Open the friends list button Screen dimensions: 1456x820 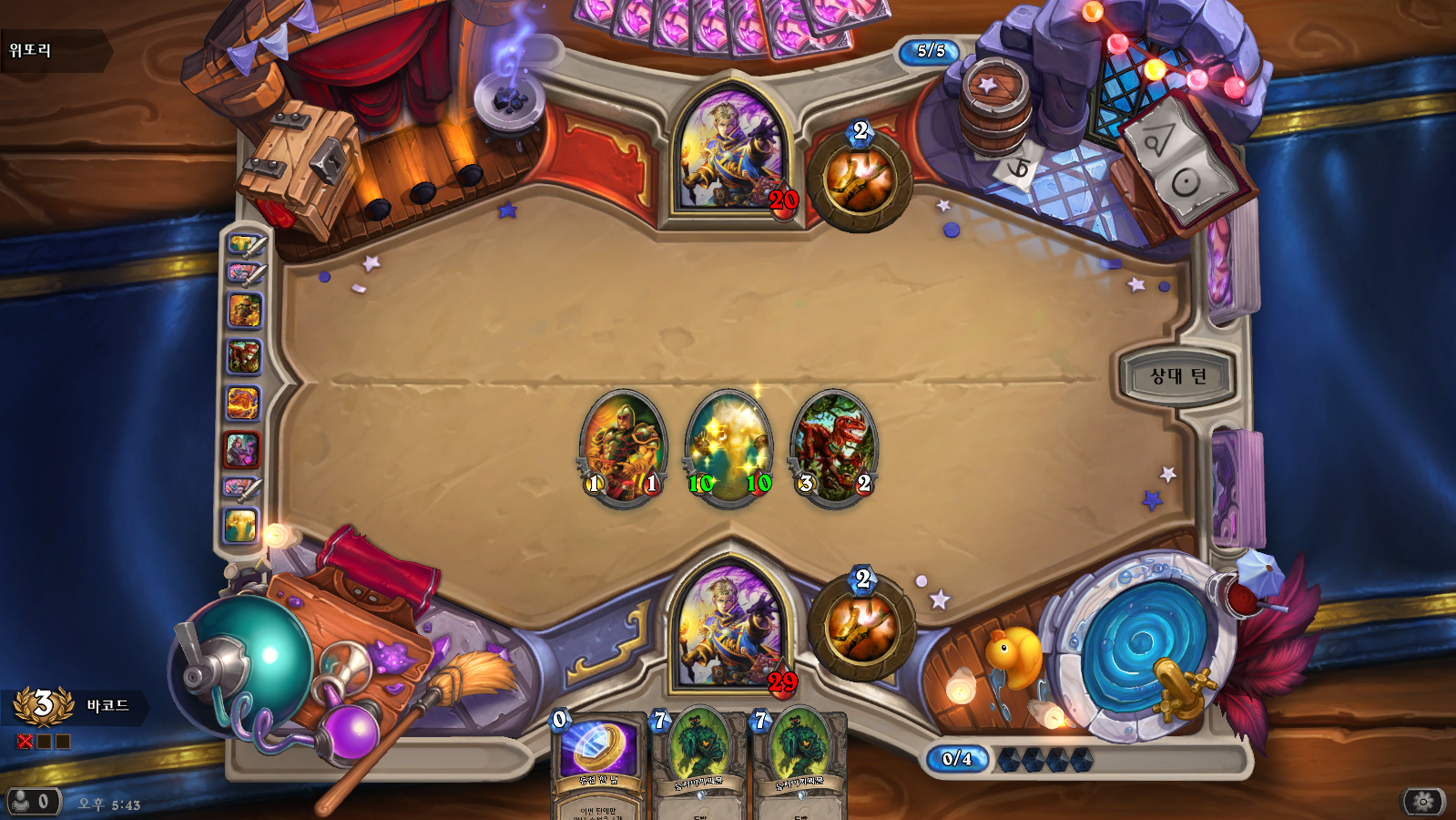pos(33,802)
